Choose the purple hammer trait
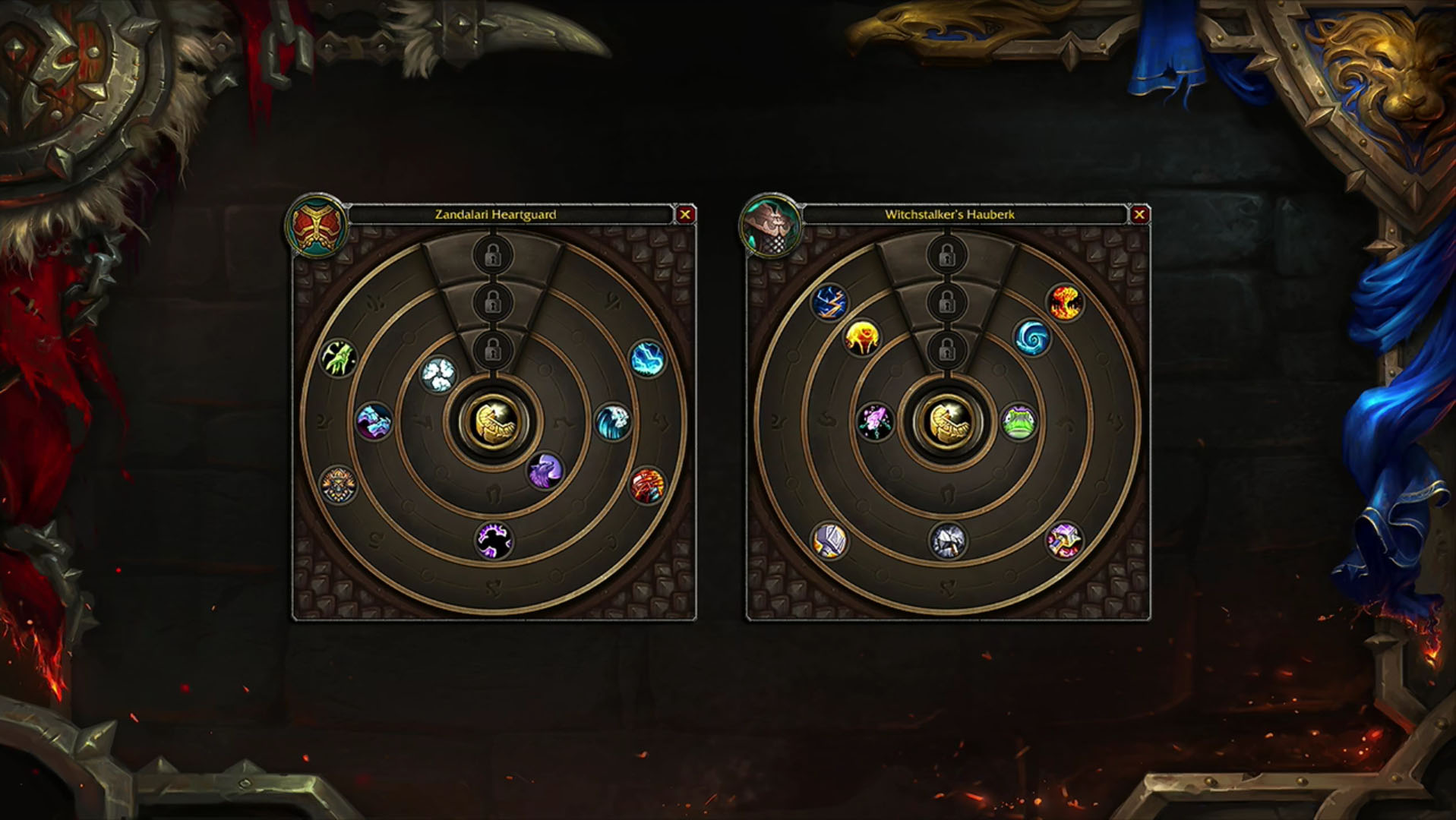 (x=1063, y=541)
